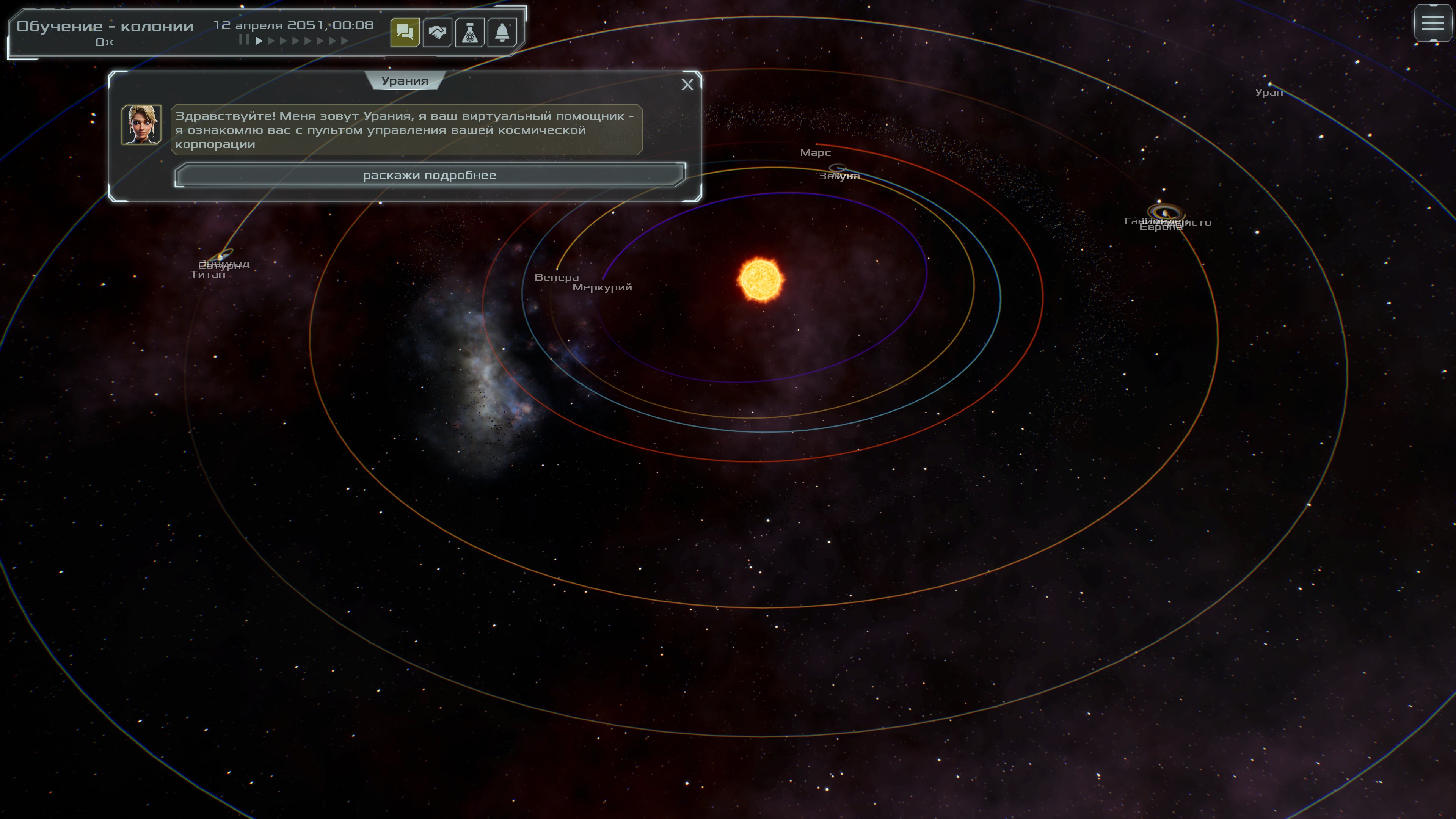1456x819 pixels.
Task: Open the handshake diplomacy panel
Action: 437,33
